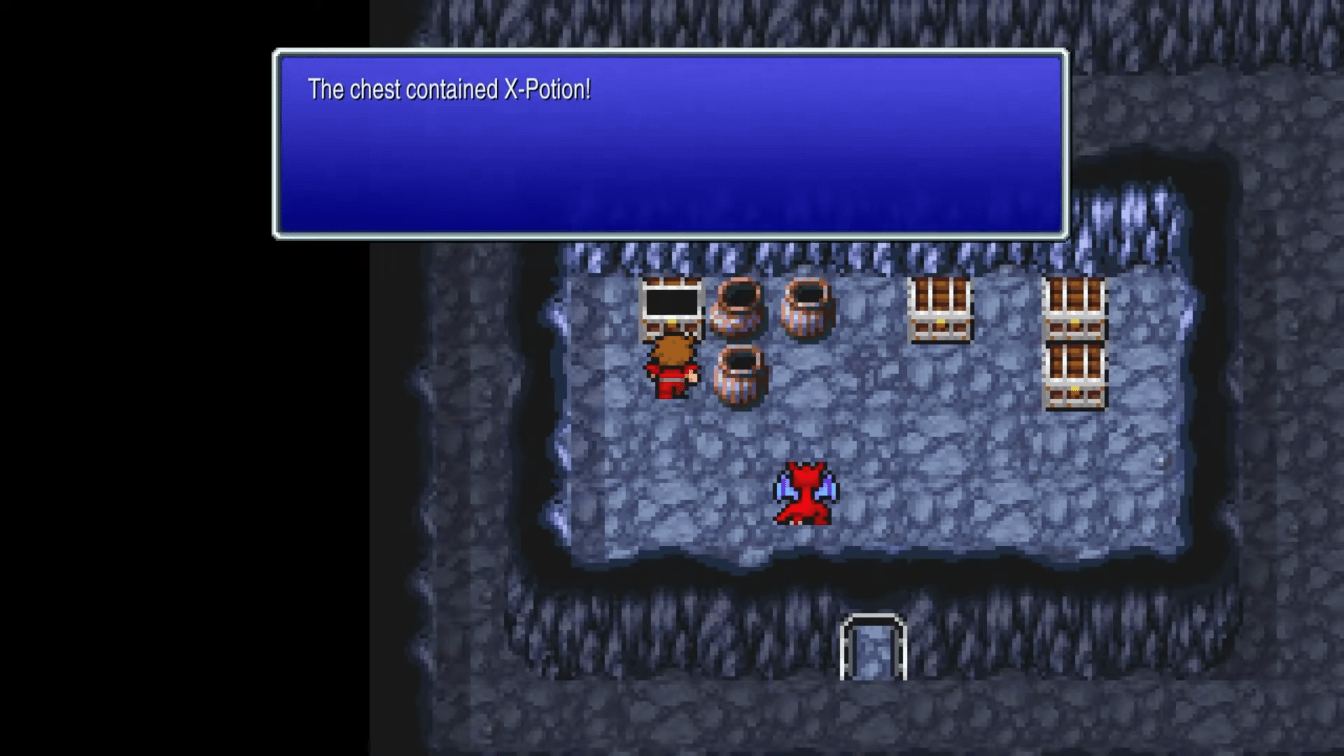
Task: Click the leftmost clay pot
Action: coord(735,310)
